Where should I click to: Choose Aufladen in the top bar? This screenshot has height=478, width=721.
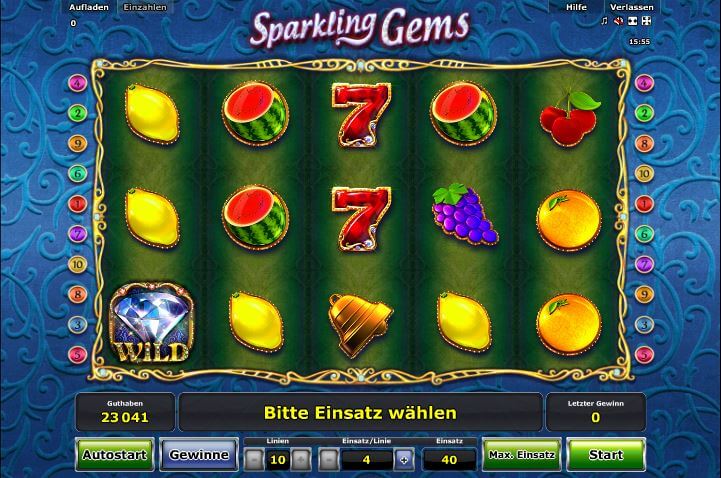[88, 7]
